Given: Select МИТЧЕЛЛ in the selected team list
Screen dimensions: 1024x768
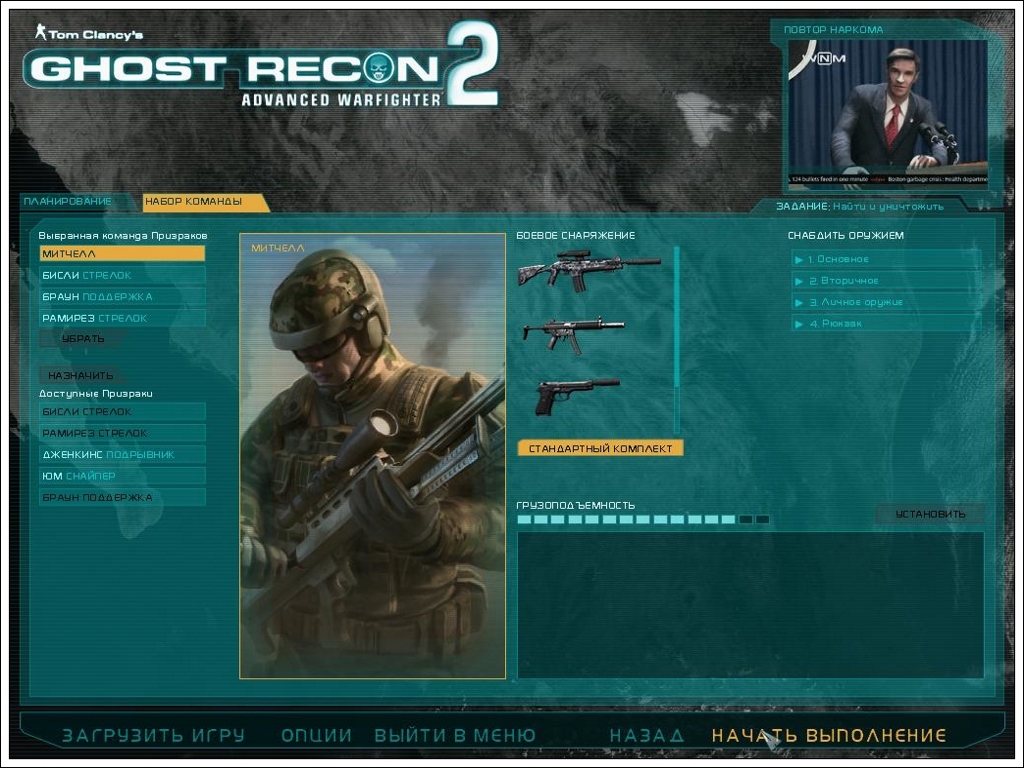Looking at the screenshot, I should pyautogui.click(x=122, y=254).
